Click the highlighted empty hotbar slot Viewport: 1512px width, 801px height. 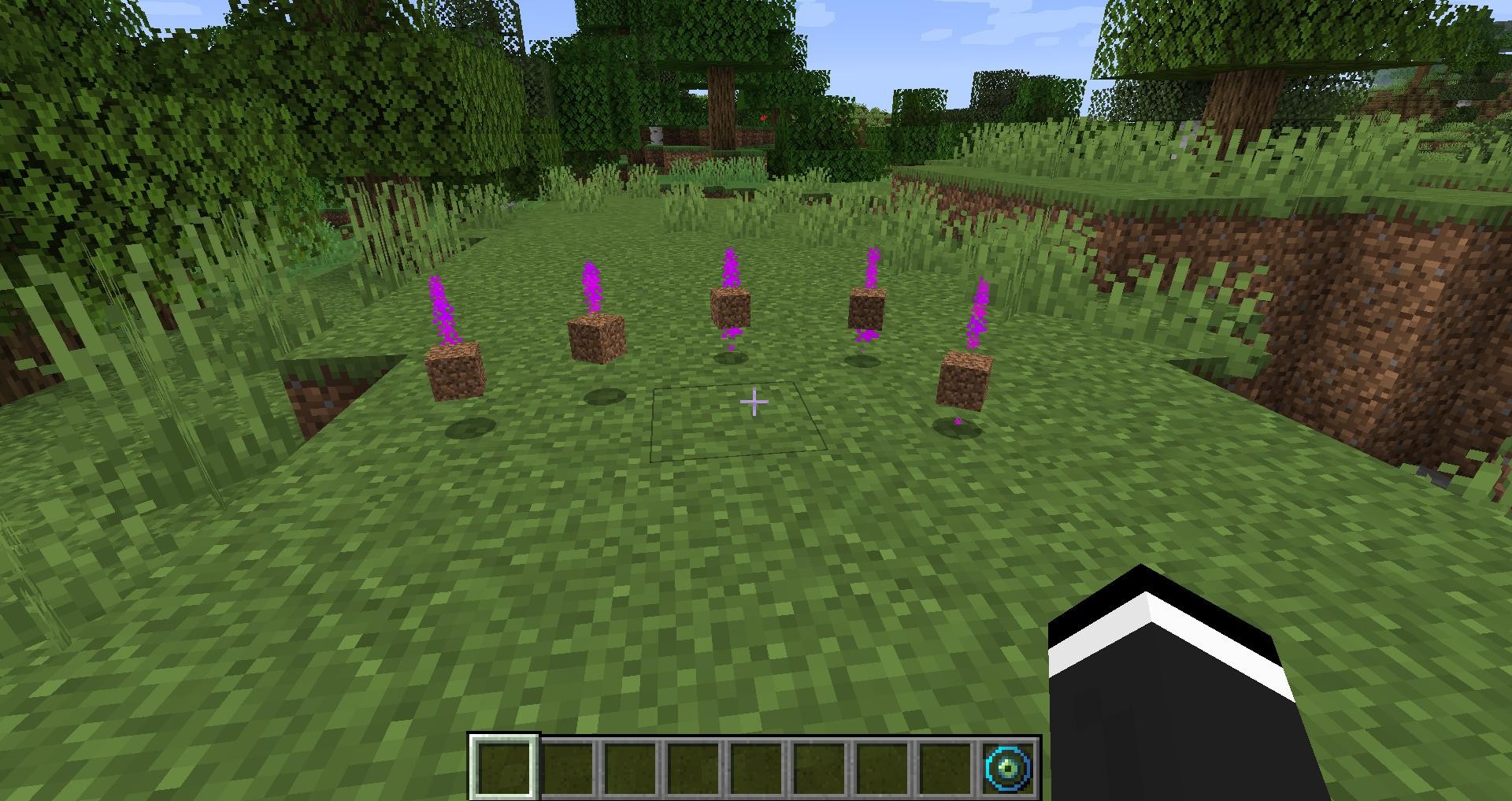[x=504, y=766]
